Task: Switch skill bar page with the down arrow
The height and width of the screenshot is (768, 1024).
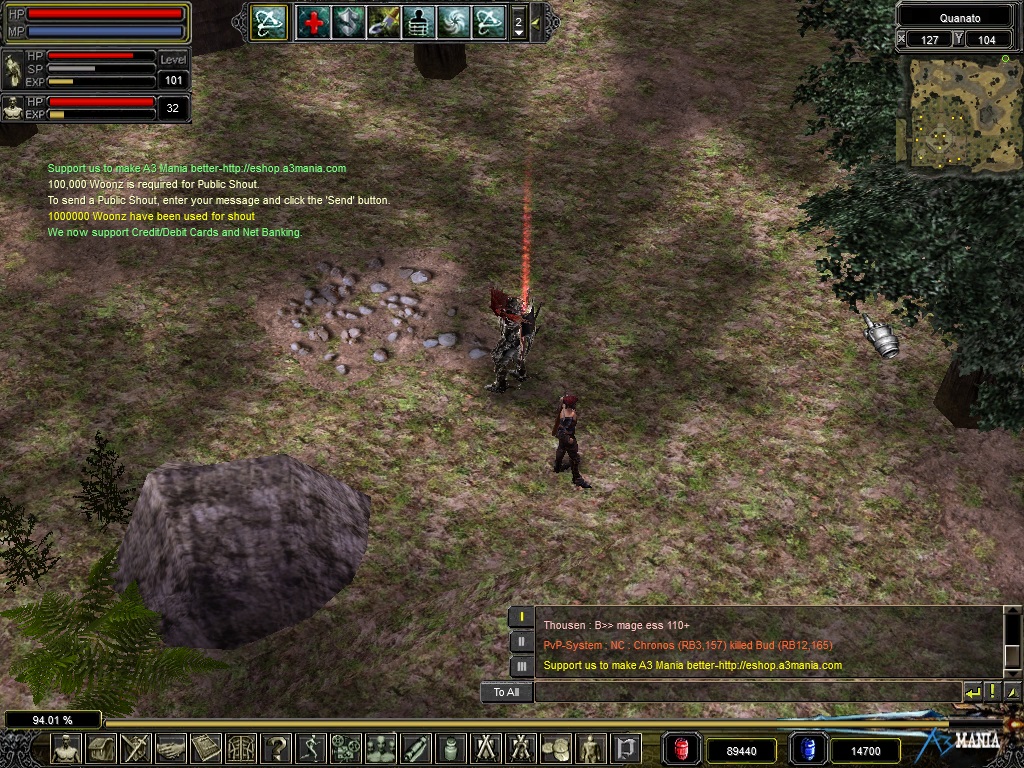Action: click(518, 33)
